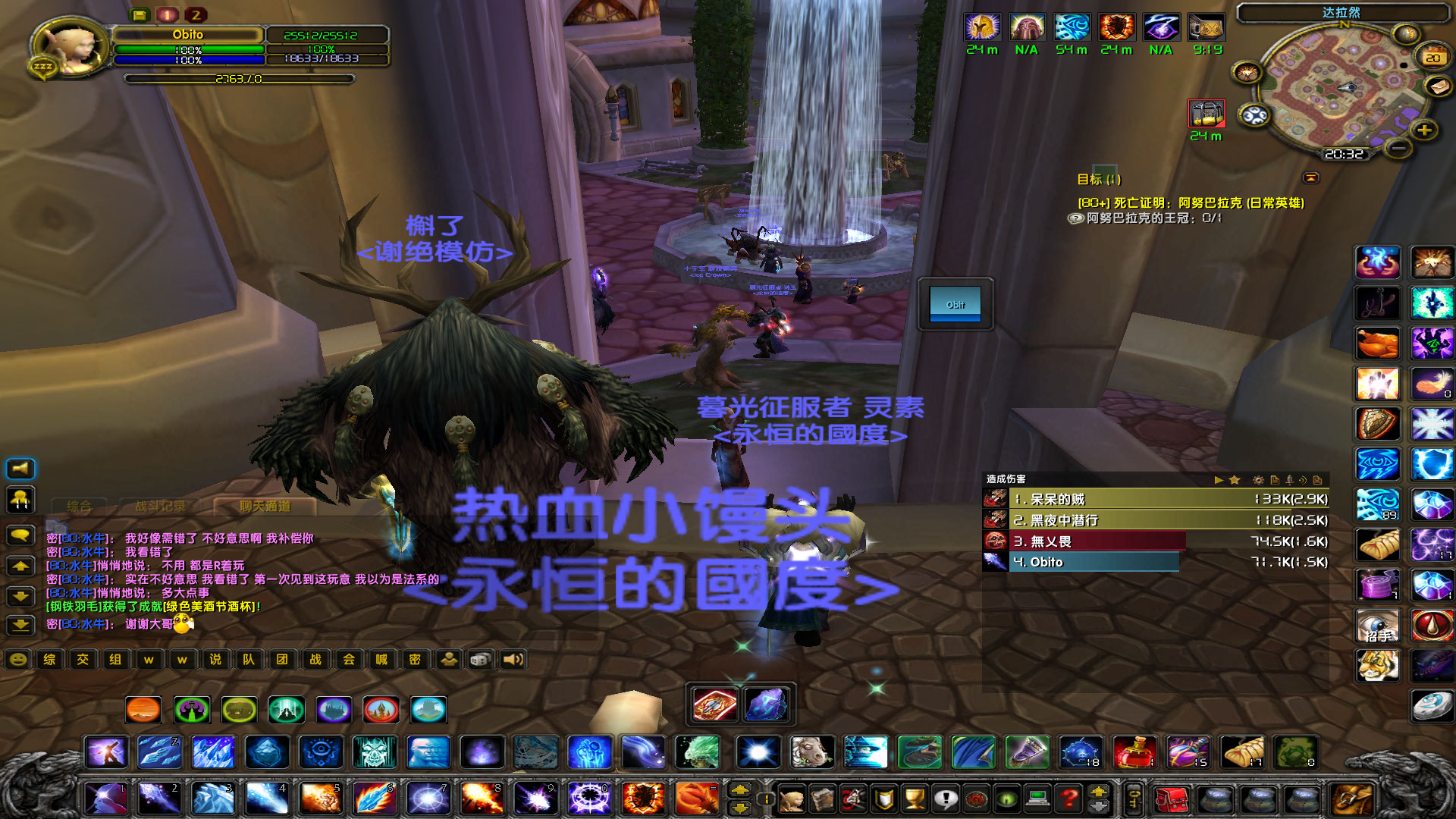Open the chat menu via the speech bubble icon
Viewport: 1456px width, 819px height.
click(20, 535)
